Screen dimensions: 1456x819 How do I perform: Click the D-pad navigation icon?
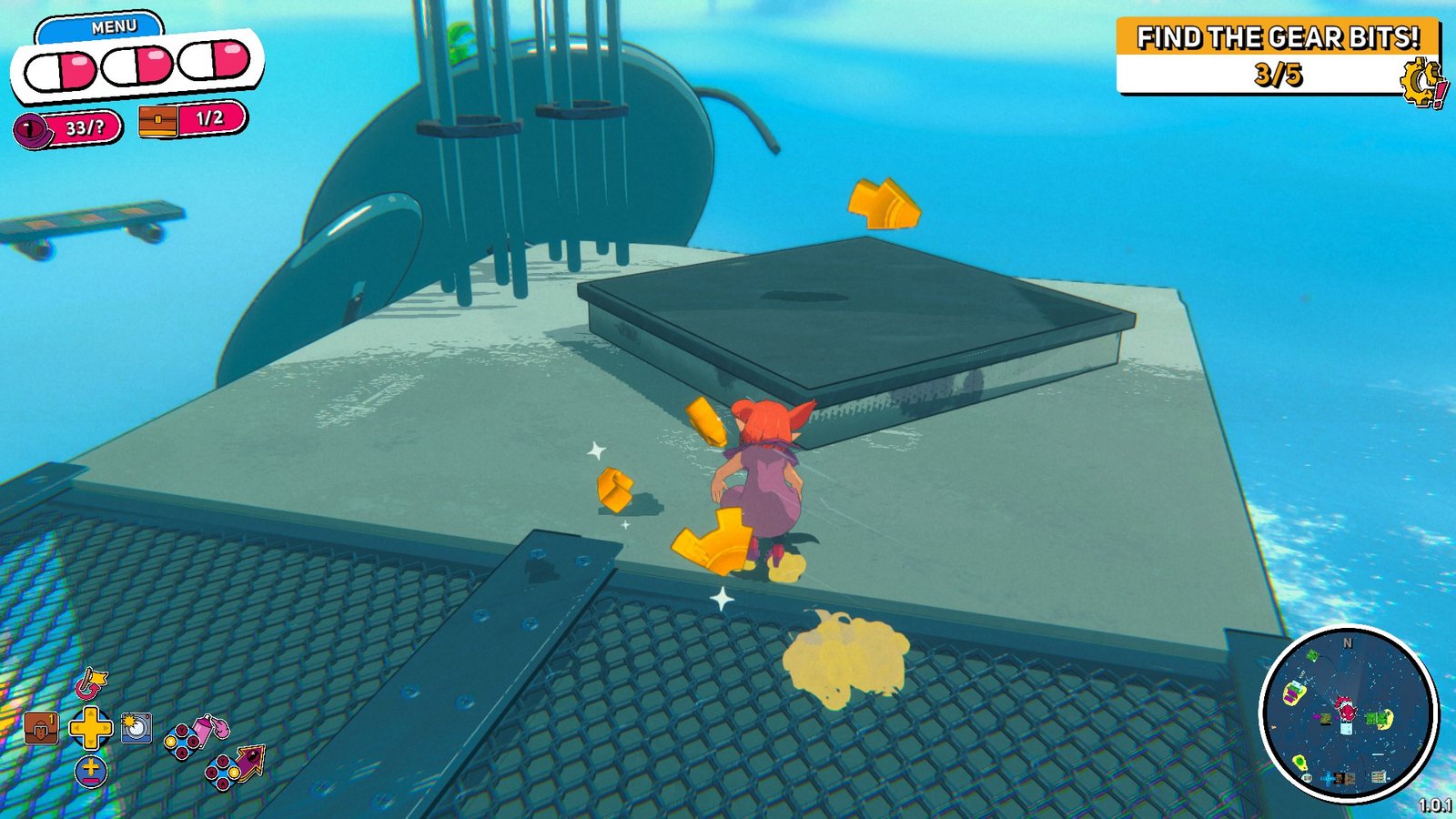pos(92,728)
